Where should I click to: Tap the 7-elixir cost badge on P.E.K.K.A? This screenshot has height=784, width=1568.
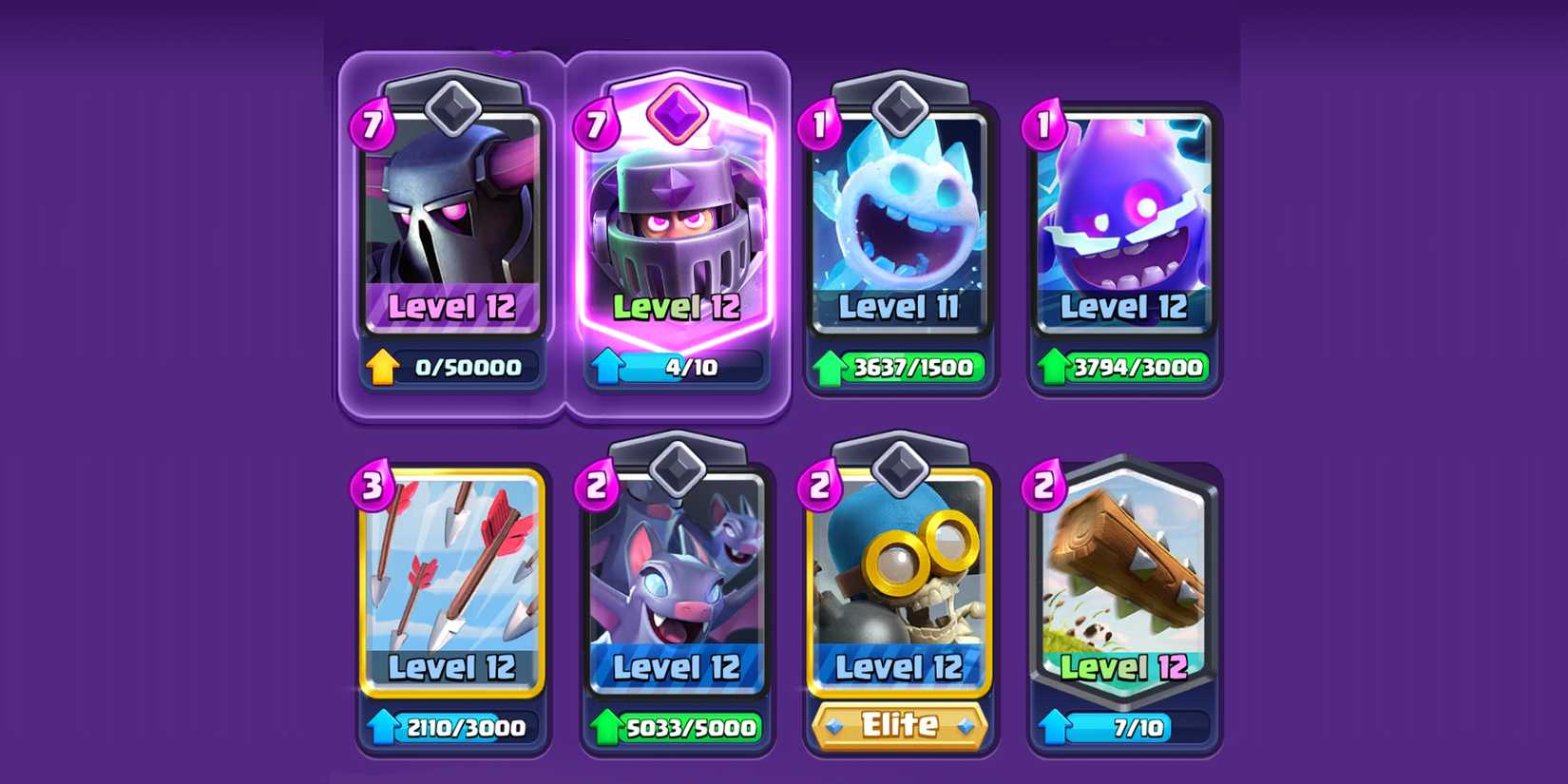[373, 124]
